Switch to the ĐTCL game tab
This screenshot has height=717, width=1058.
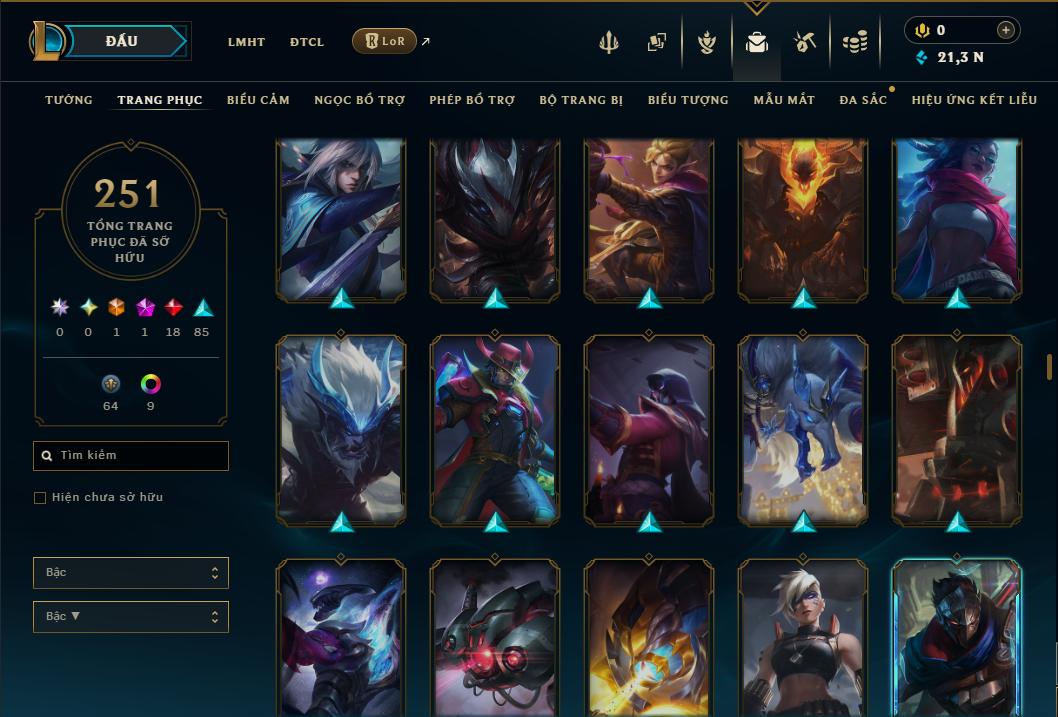pyautogui.click(x=307, y=42)
